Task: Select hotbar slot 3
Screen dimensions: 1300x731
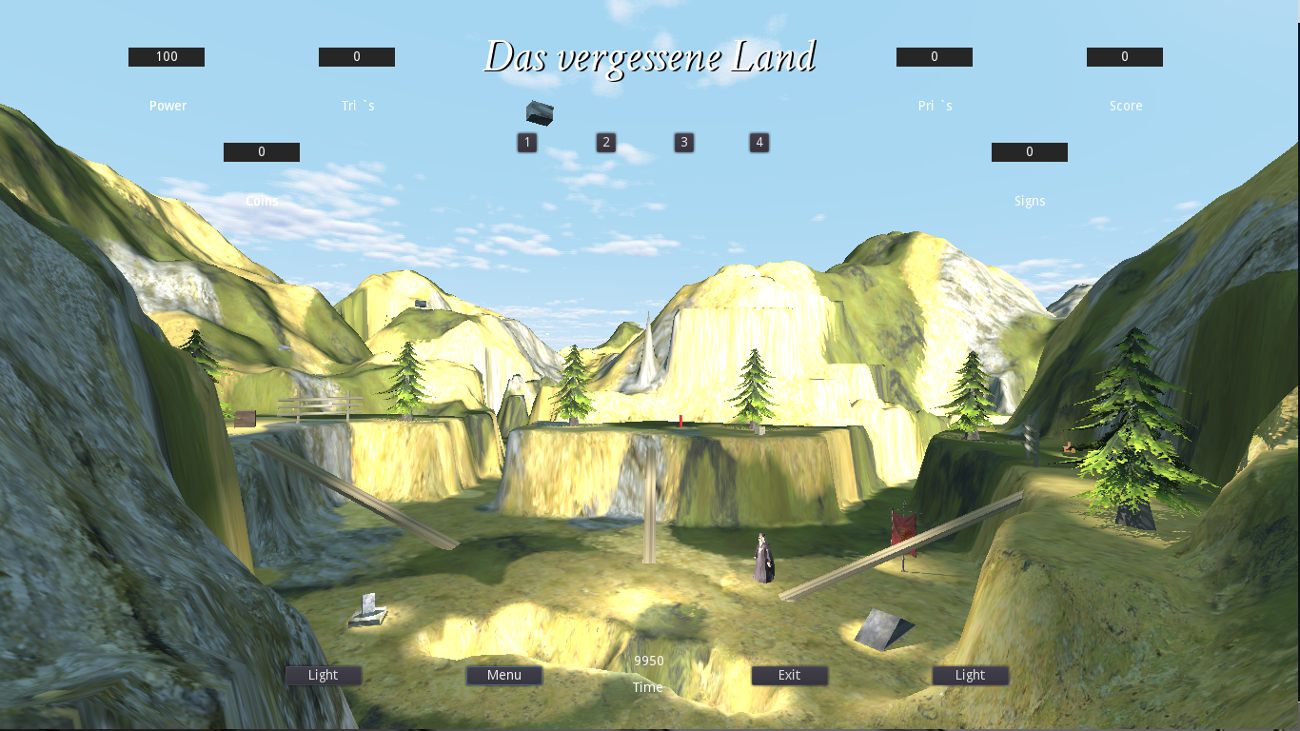Action: coord(683,142)
